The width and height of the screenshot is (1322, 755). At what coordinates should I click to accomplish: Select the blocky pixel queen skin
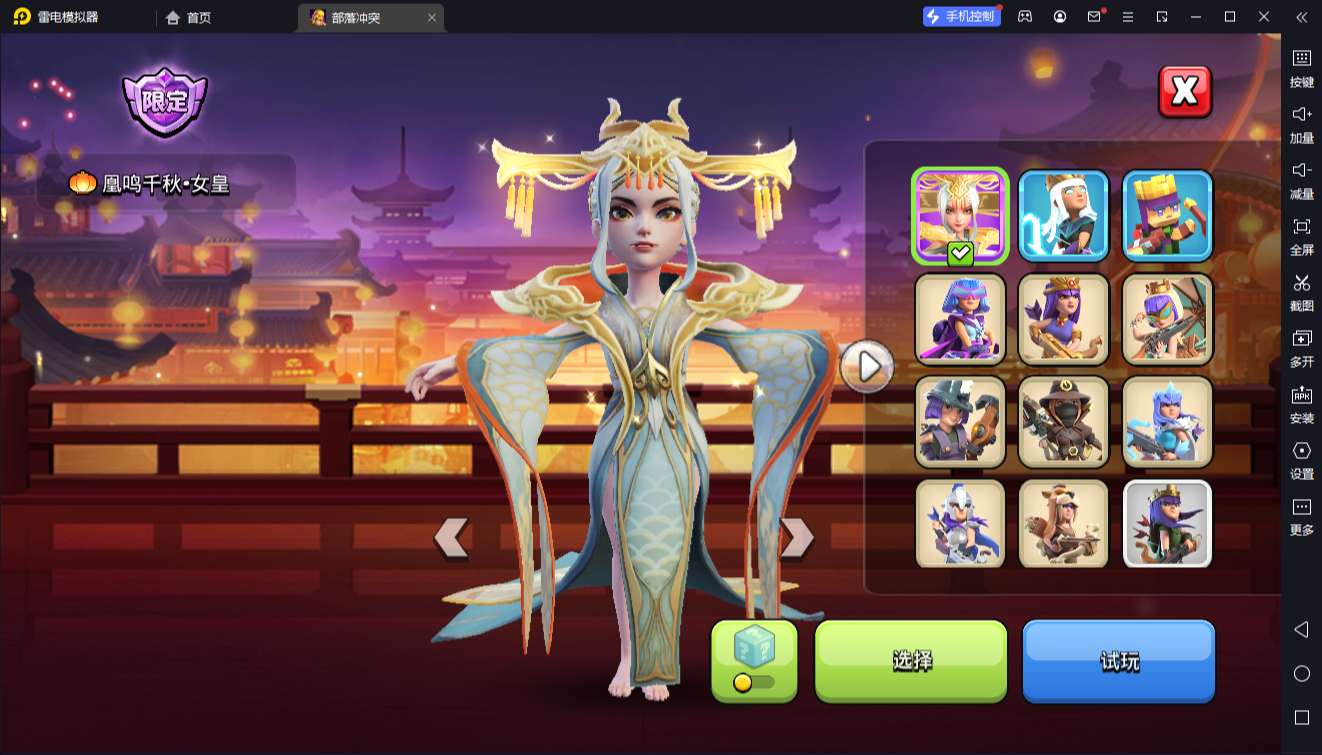[x=1167, y=216]
